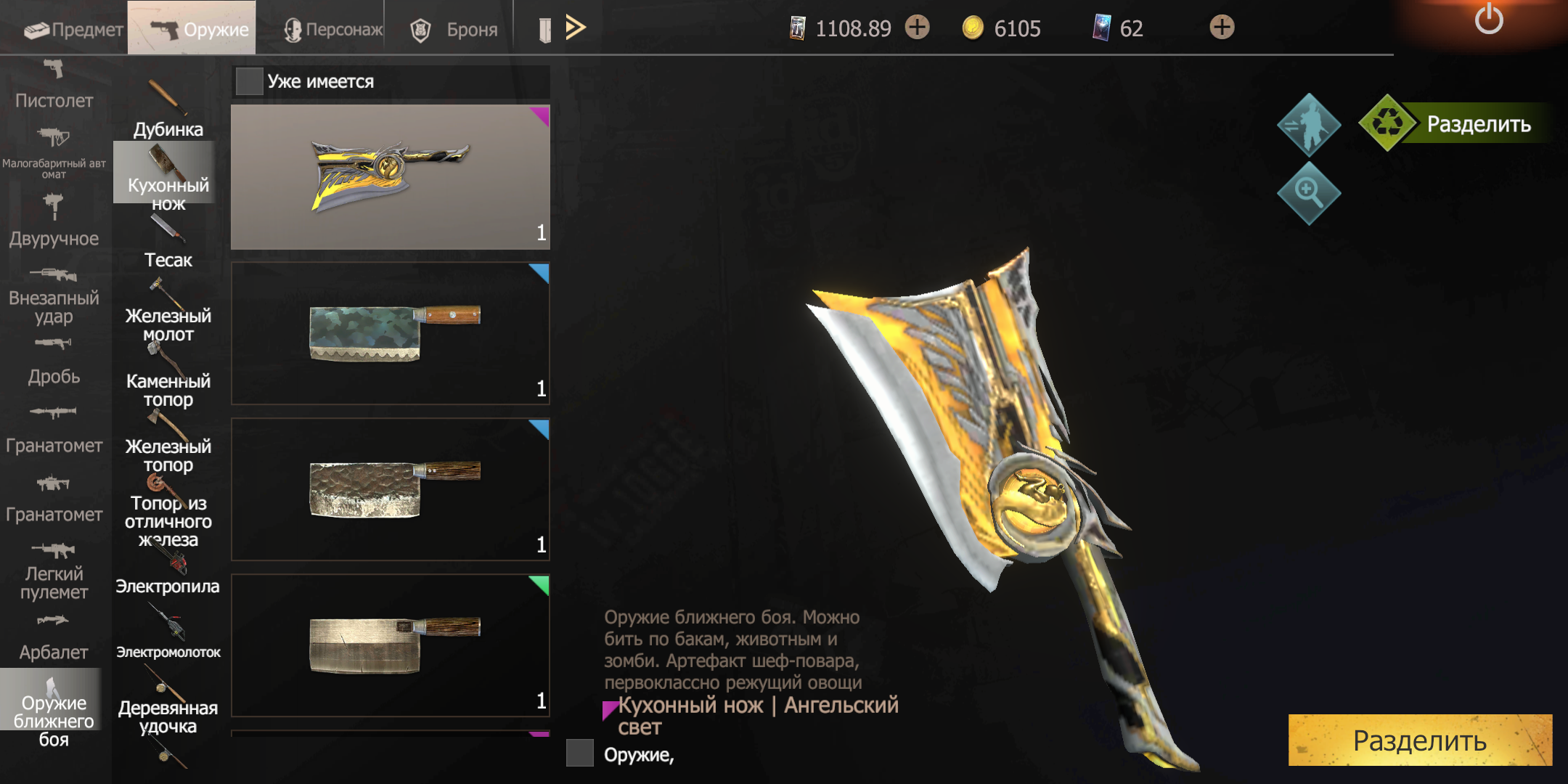Show the Арбалет weapon category
1568x784 pixels.
coord(54,637)
